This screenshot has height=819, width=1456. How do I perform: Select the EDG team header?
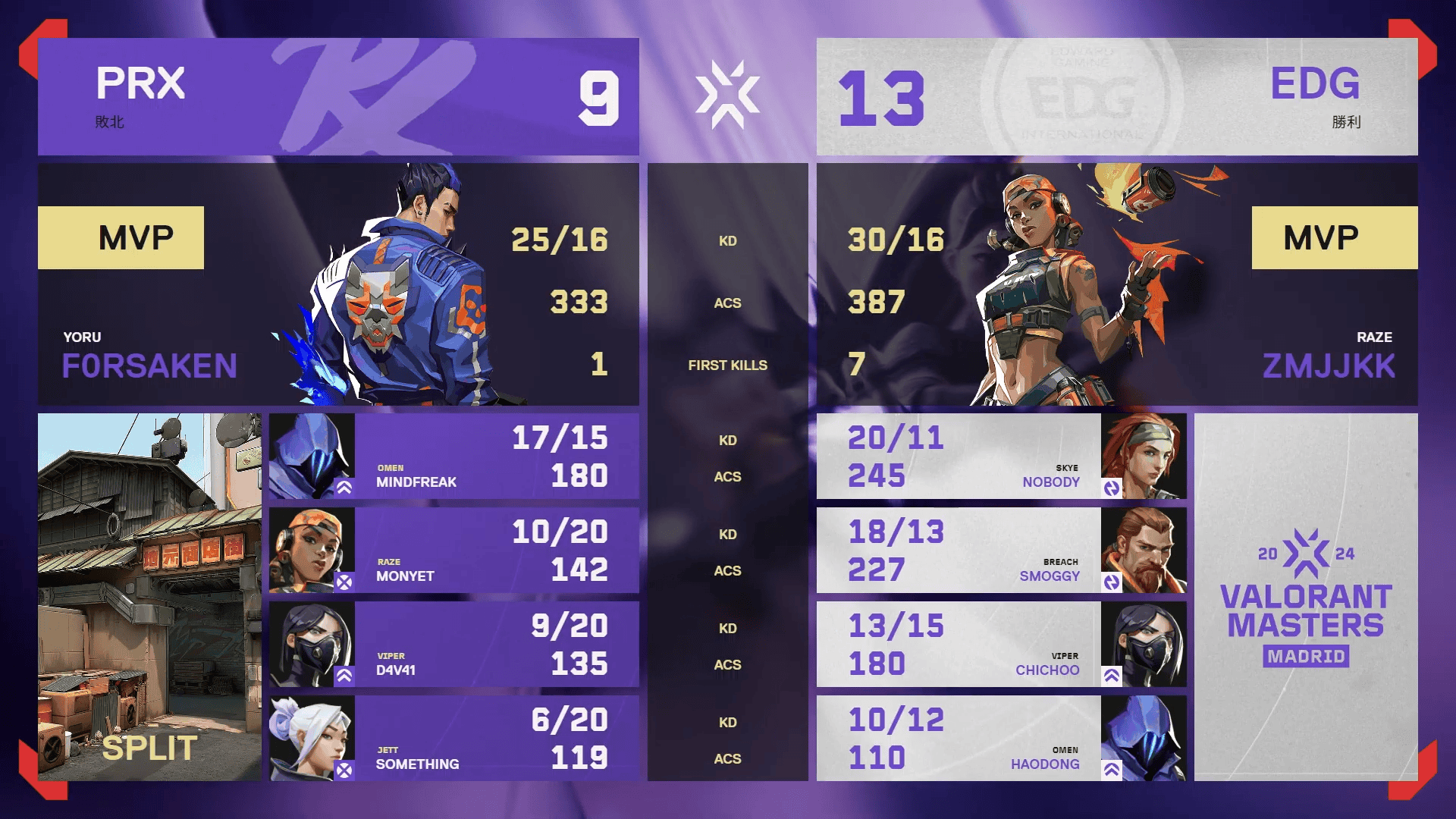click(x=1116, y=97)
